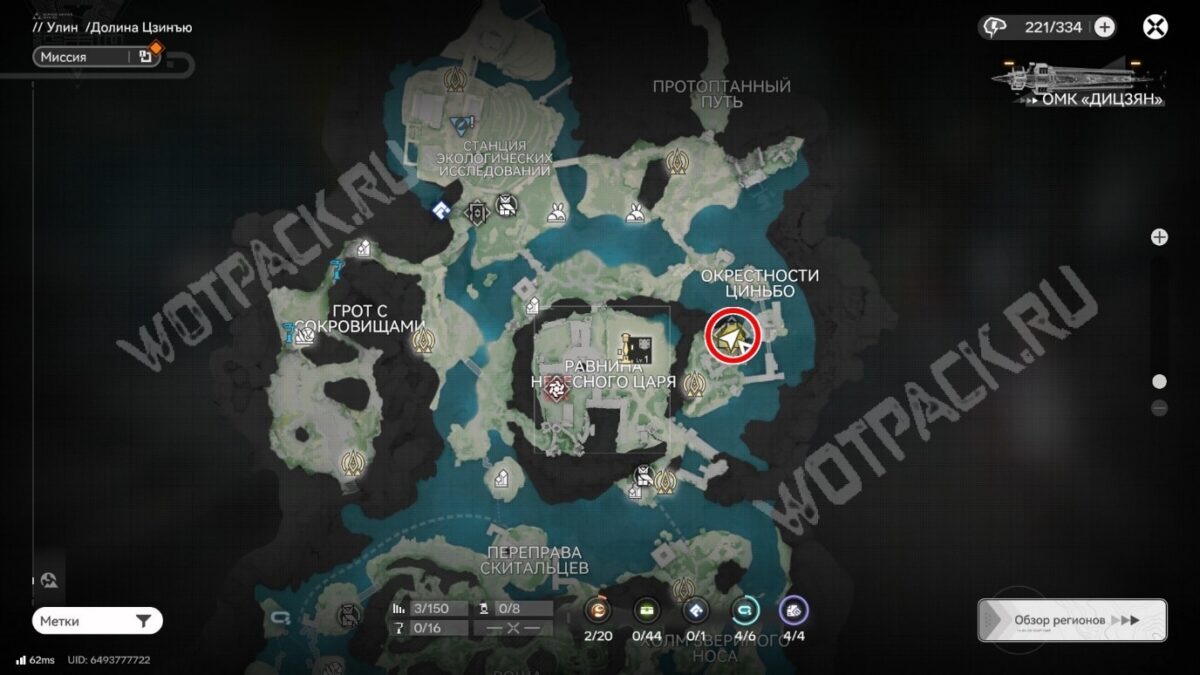Select the marker at Станция экологических исследований
The image size is (1200, 675).
coord(461,124)
